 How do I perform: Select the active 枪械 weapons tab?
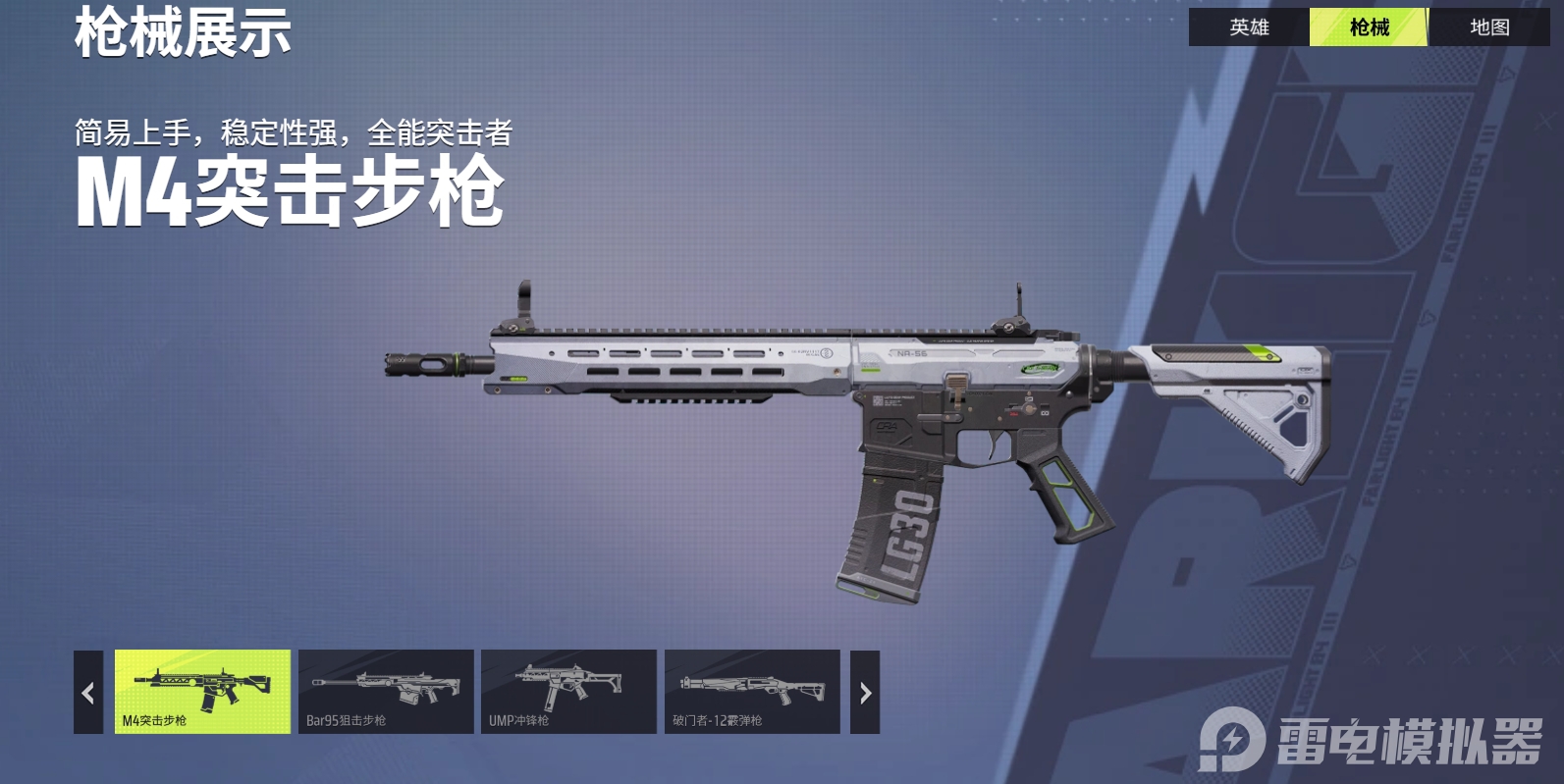[x=1369, y=27]
